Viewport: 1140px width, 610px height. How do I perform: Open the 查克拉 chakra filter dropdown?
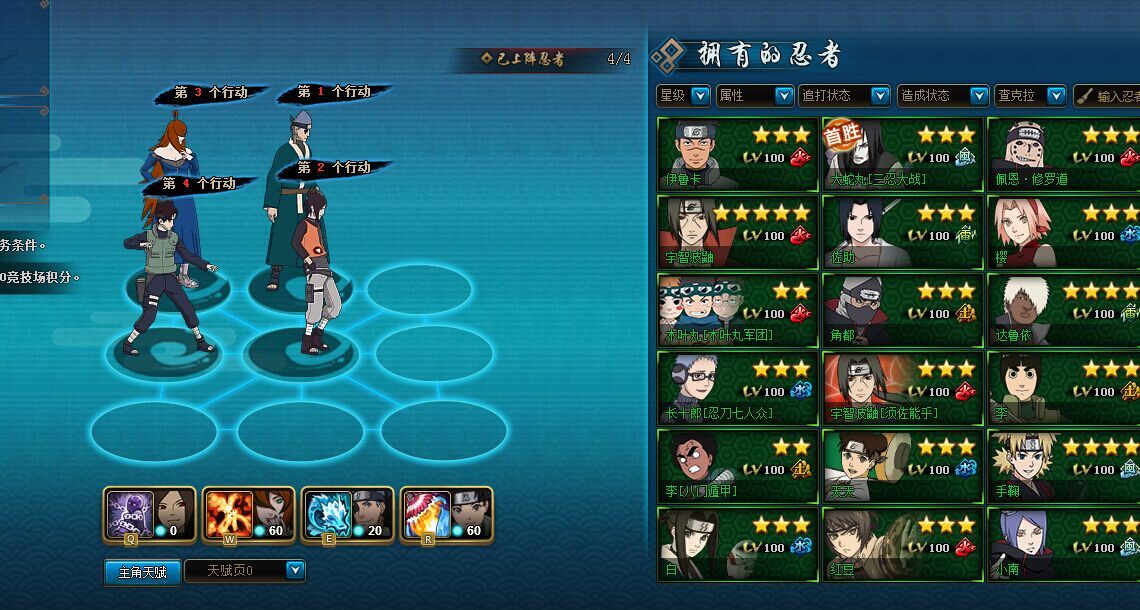(x=1056, y=96)
